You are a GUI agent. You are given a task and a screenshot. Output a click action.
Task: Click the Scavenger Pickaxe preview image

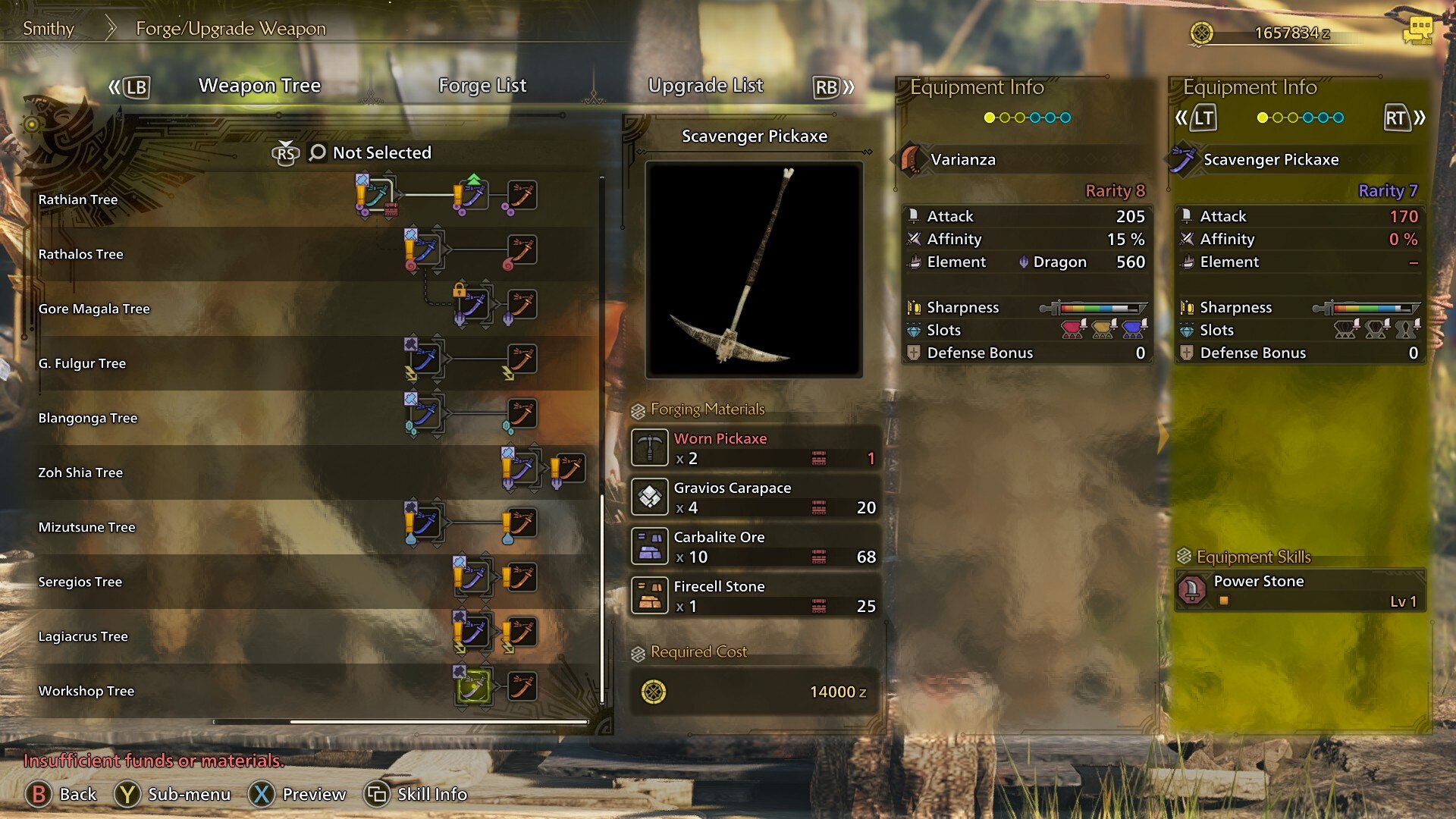[x=754, y=269]
